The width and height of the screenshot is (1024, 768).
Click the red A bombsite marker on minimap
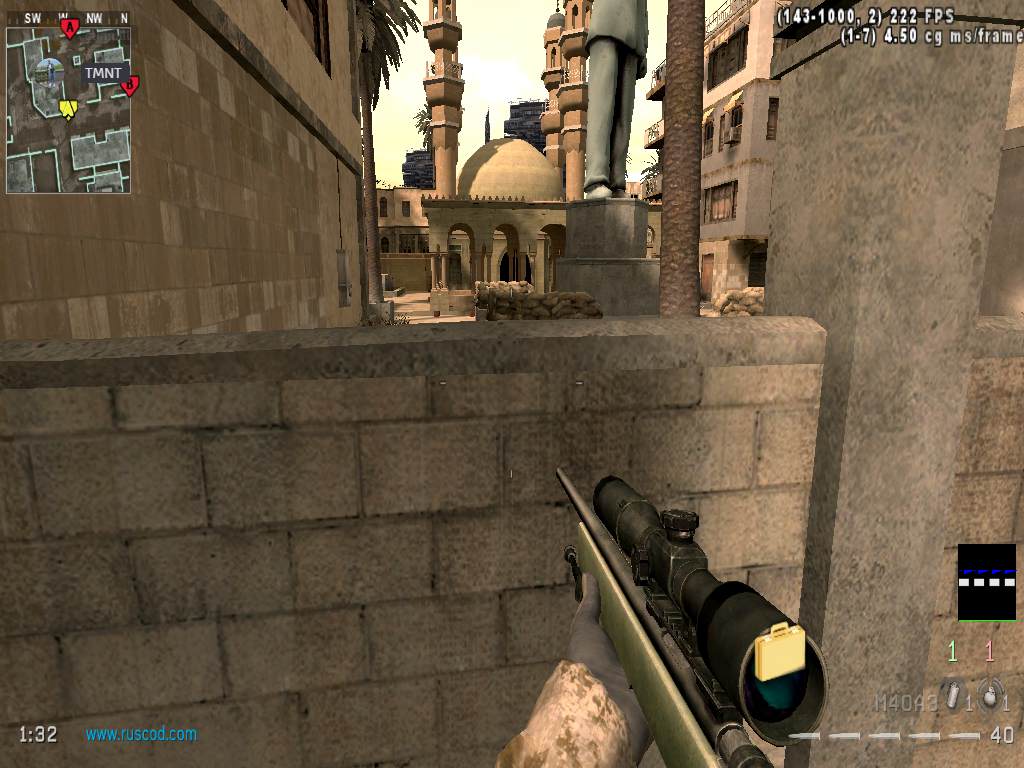[x=69, y=28]
